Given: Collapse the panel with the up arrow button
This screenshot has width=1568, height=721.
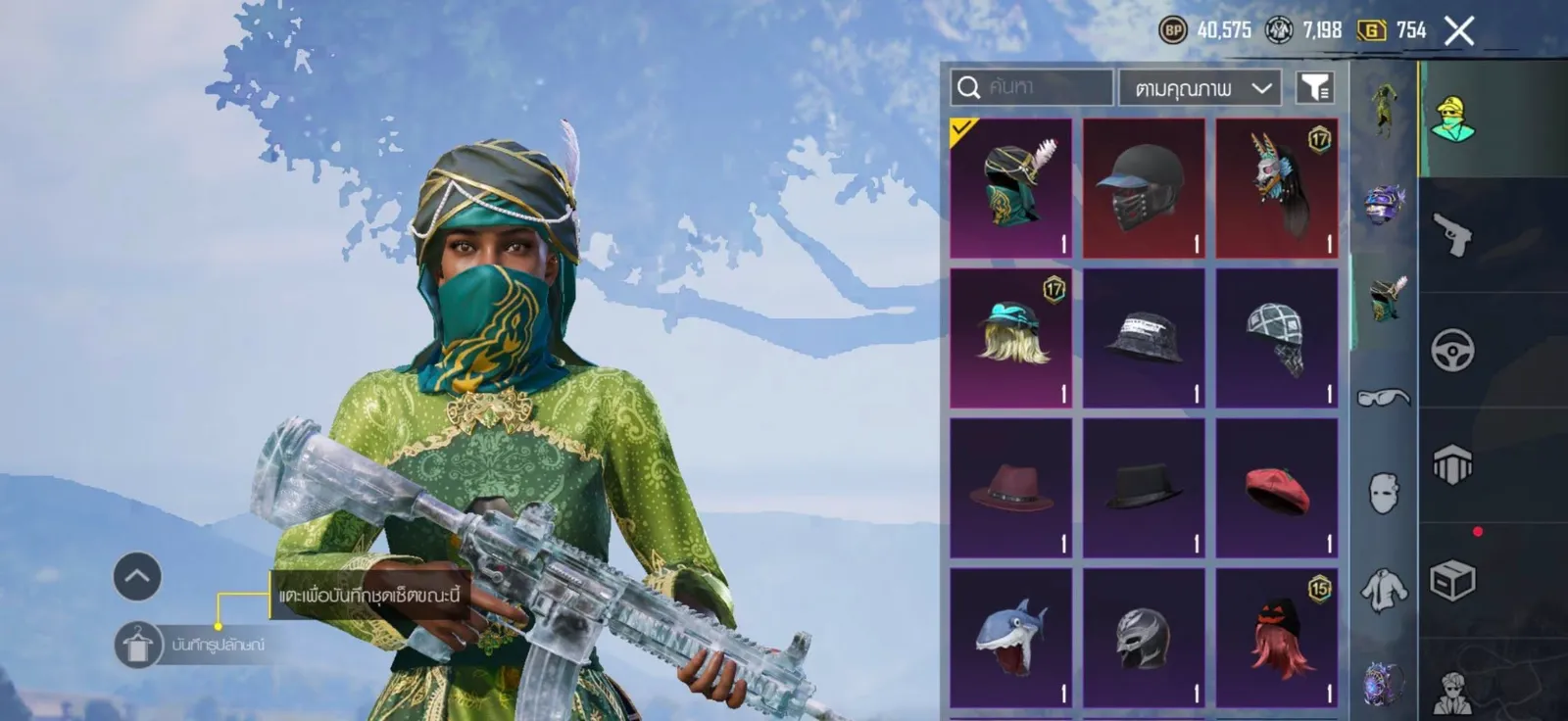Looking at the screenshot, I should click(137, 577).
